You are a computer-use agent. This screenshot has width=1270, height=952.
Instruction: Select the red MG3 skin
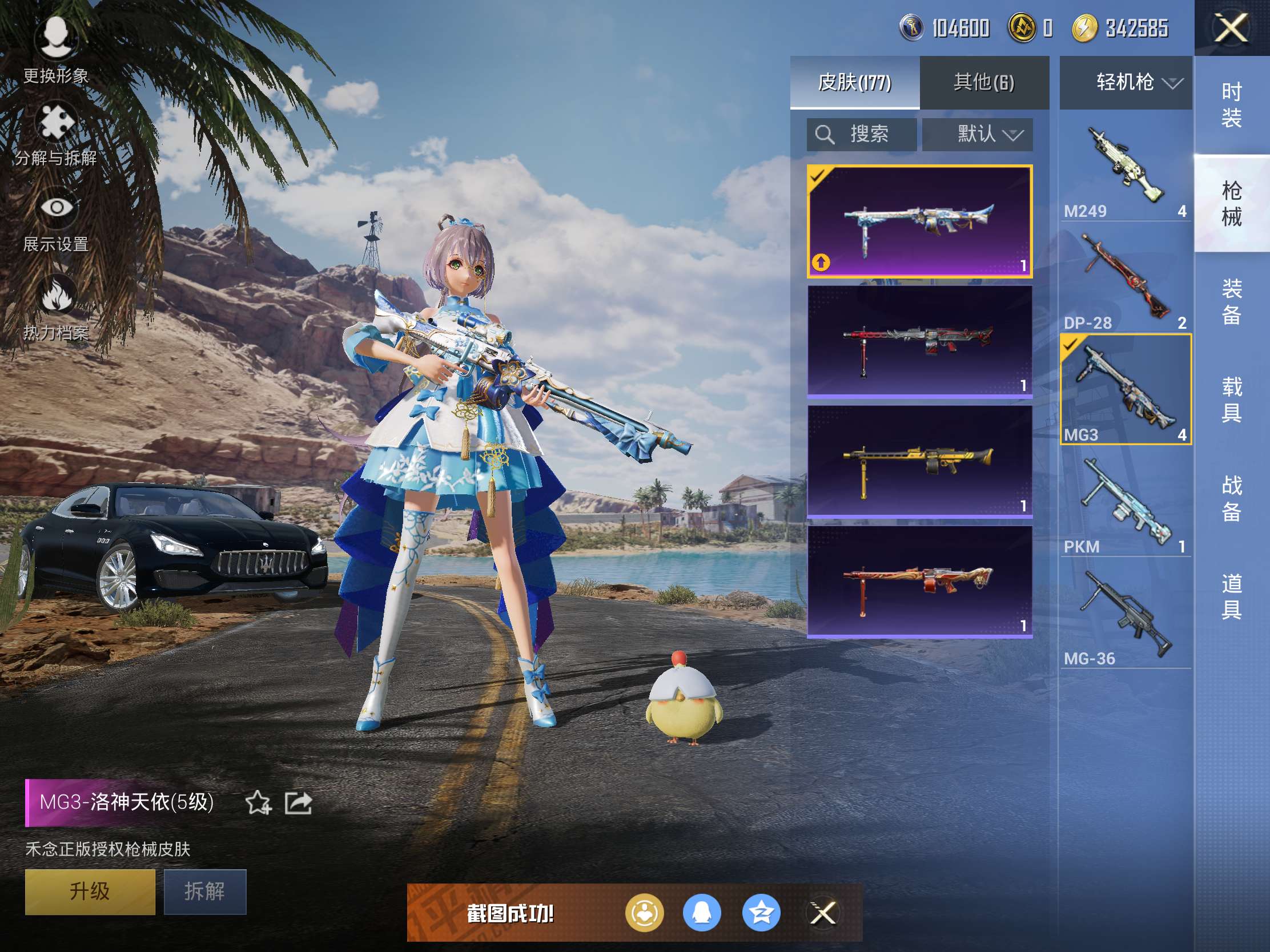(x=919, y=341)
